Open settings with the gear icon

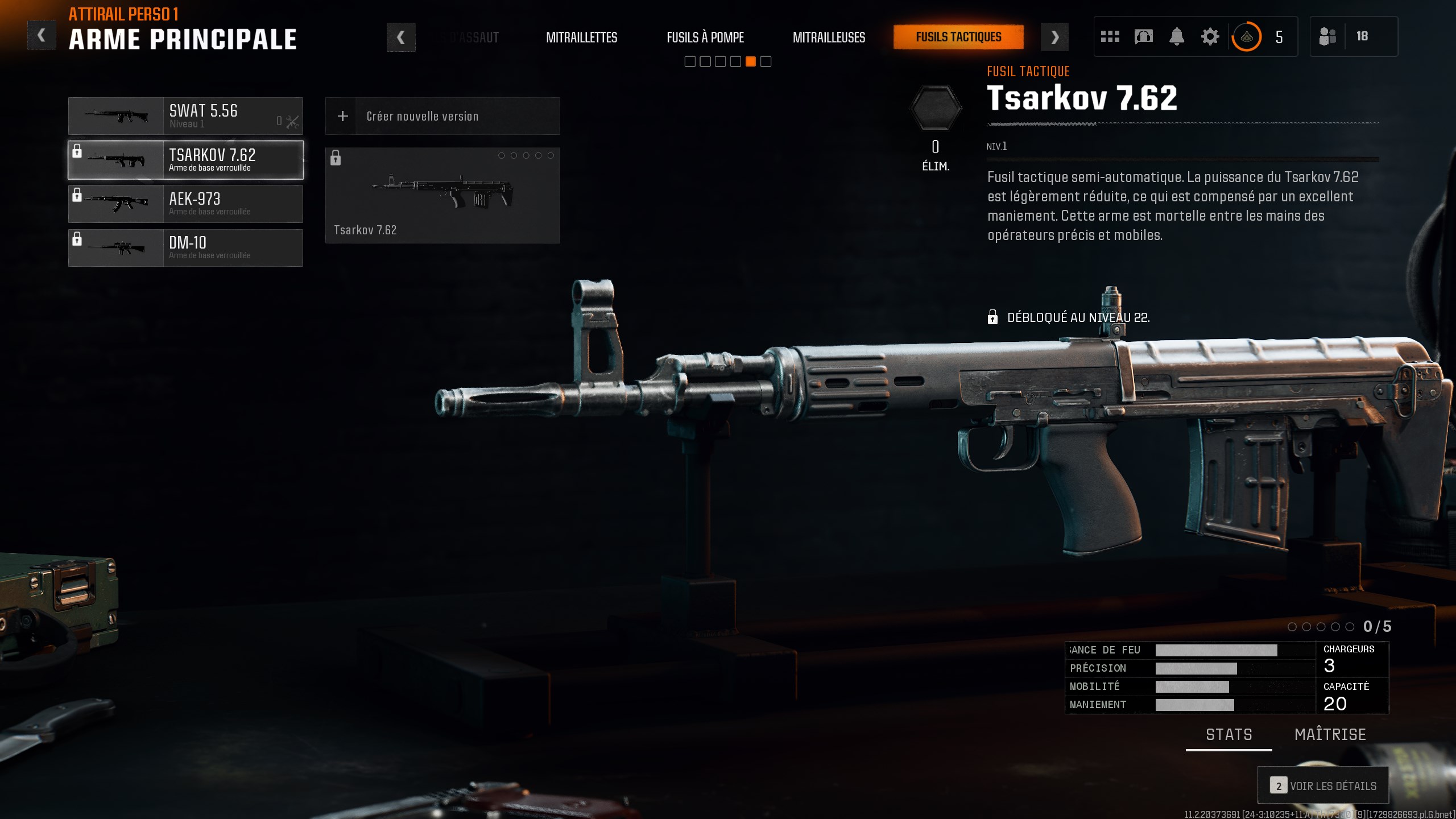pos(1210,36)
